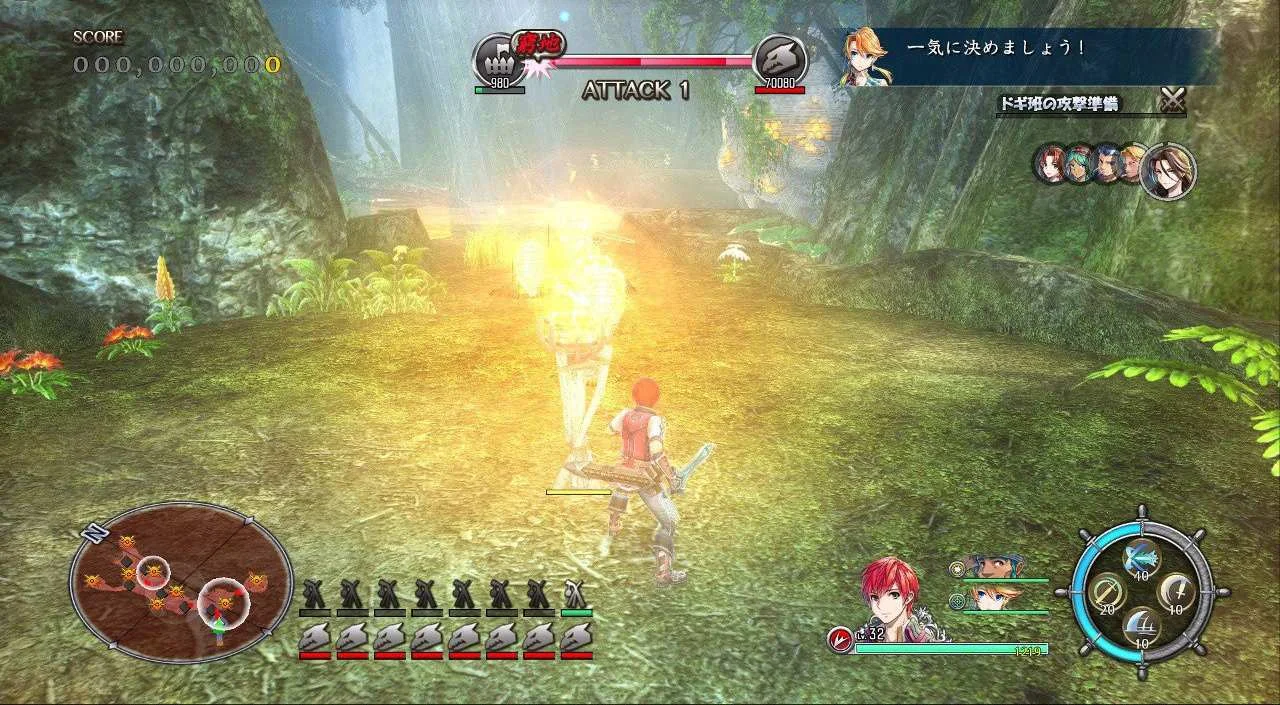Screen dimensions: 1280x705
Task: Select the beast enemy icon showing 70080
Action: tap(779, 60)
